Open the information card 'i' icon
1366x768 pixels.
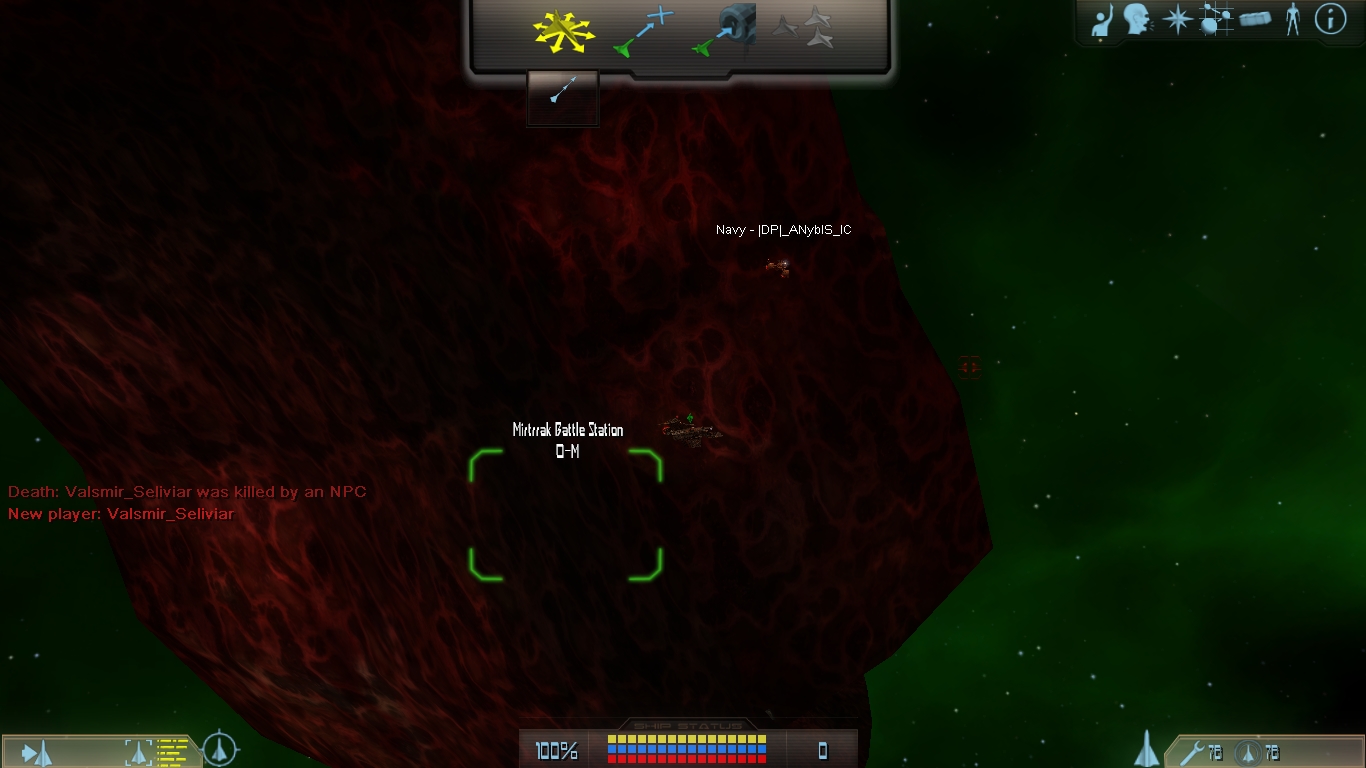pos(1330,19)
